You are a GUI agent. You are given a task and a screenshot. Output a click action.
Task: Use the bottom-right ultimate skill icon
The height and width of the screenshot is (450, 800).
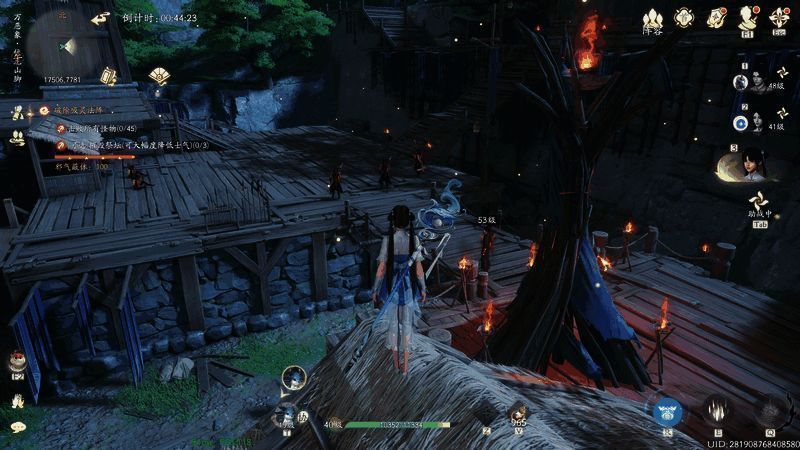(x=770, y=410)
